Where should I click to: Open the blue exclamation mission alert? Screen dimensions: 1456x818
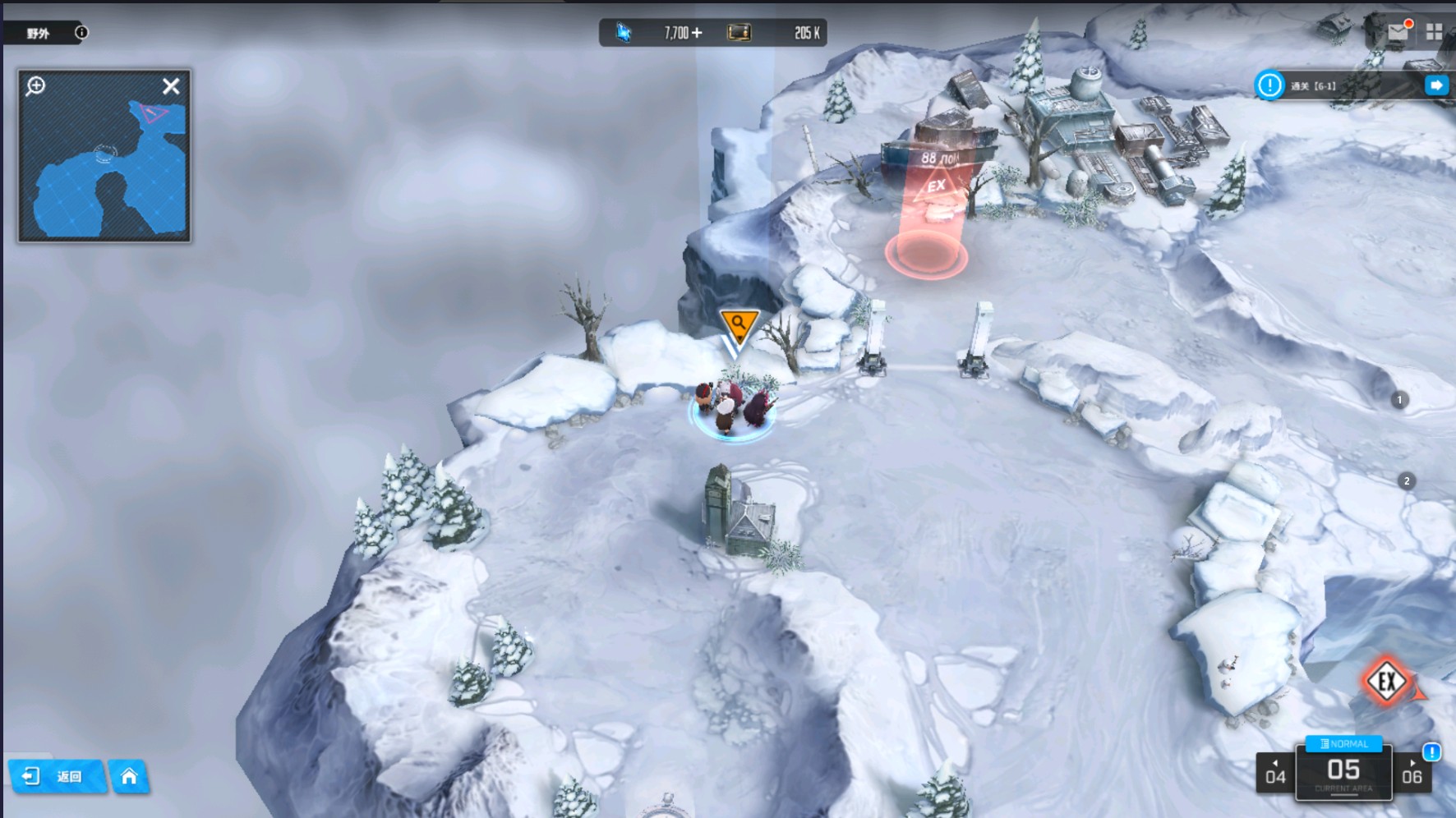1269,85
